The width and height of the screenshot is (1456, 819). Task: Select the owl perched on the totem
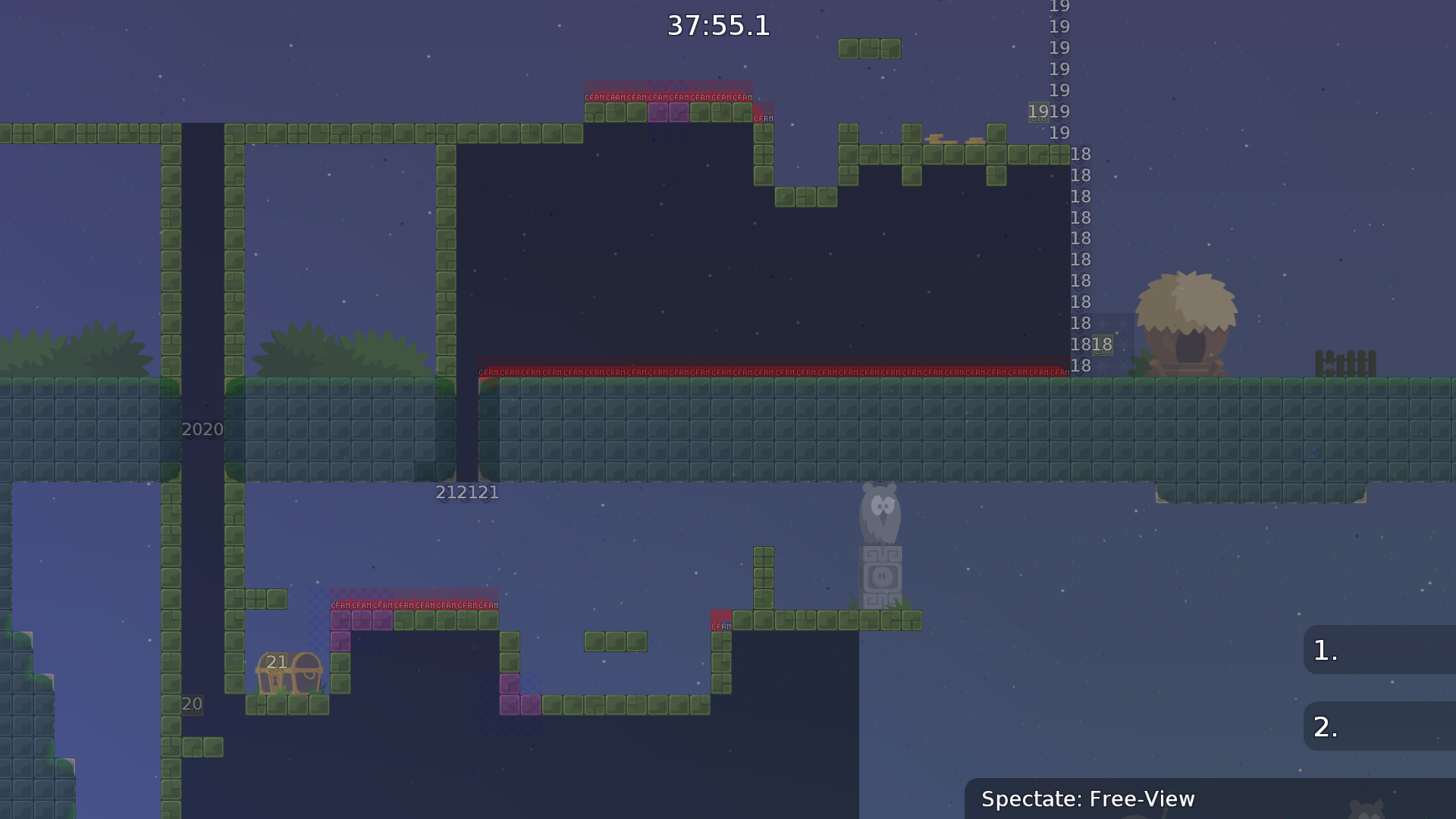tap(880, 516)
